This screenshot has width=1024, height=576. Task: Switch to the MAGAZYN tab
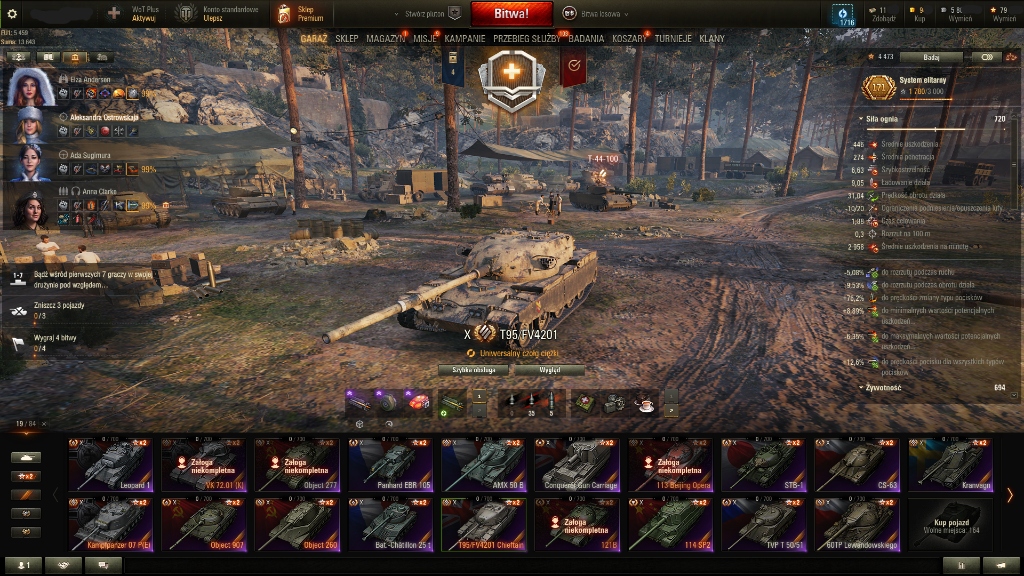tap(386, 38)
